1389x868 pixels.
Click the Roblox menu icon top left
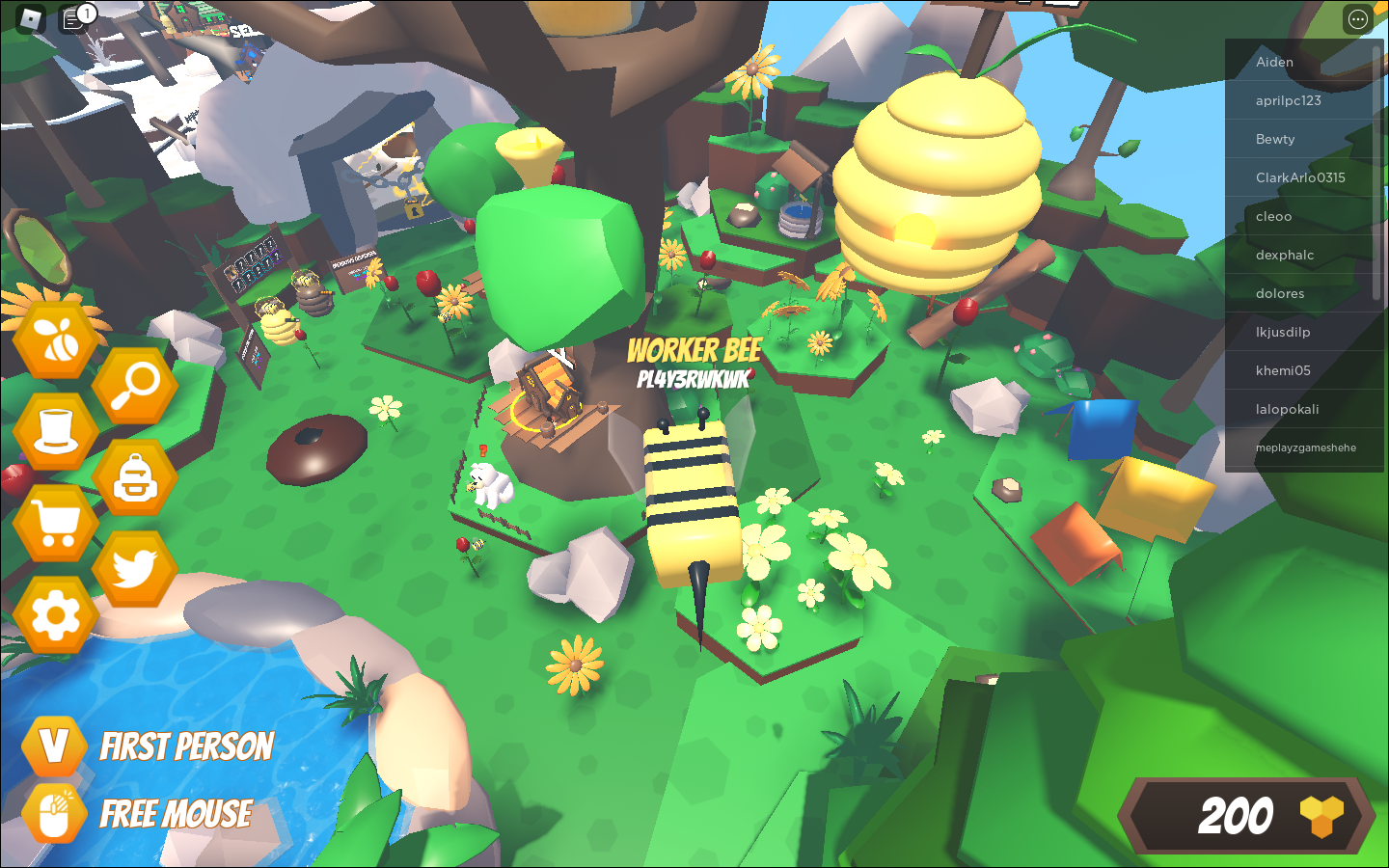tap(29, 18)
